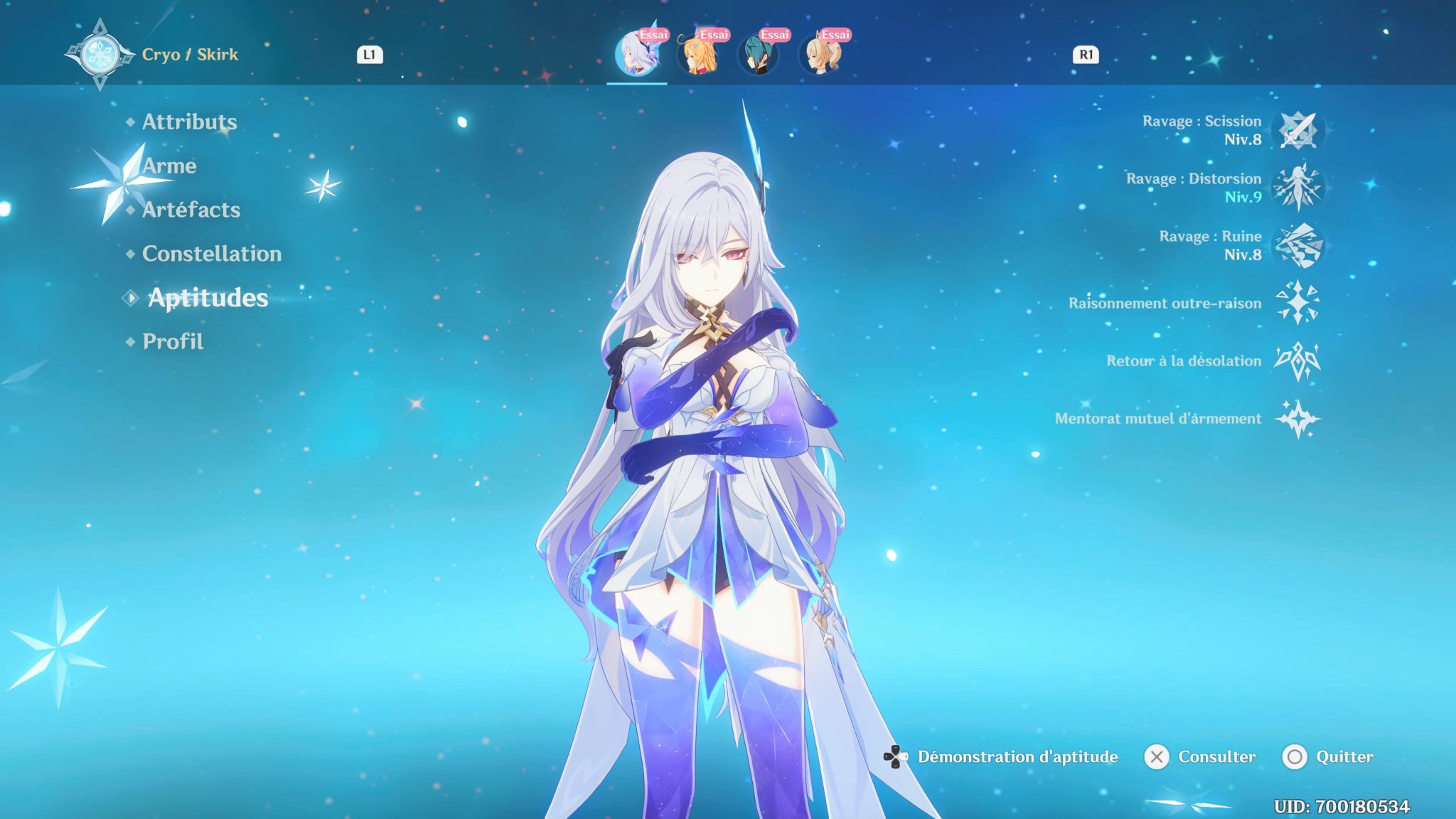Open the Raisonnement outre-raison passive icon
This screenshot has height=819, width=1456.
click(1301, 304)
